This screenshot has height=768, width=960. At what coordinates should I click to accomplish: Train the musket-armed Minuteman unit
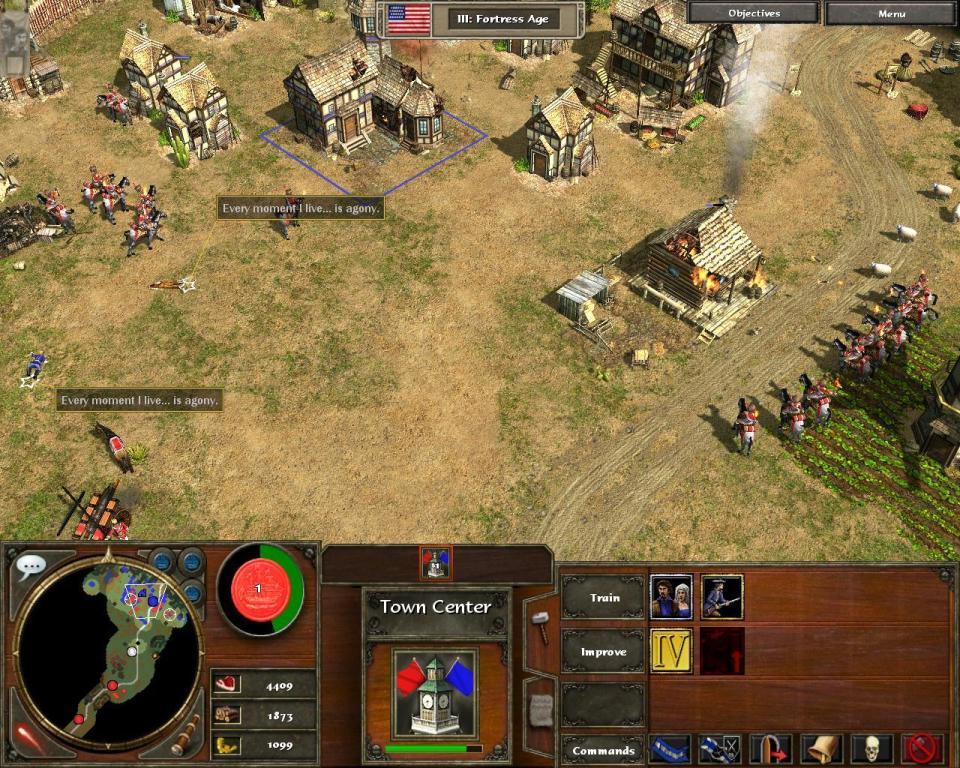pyautogui.click(x=722, y=596)
